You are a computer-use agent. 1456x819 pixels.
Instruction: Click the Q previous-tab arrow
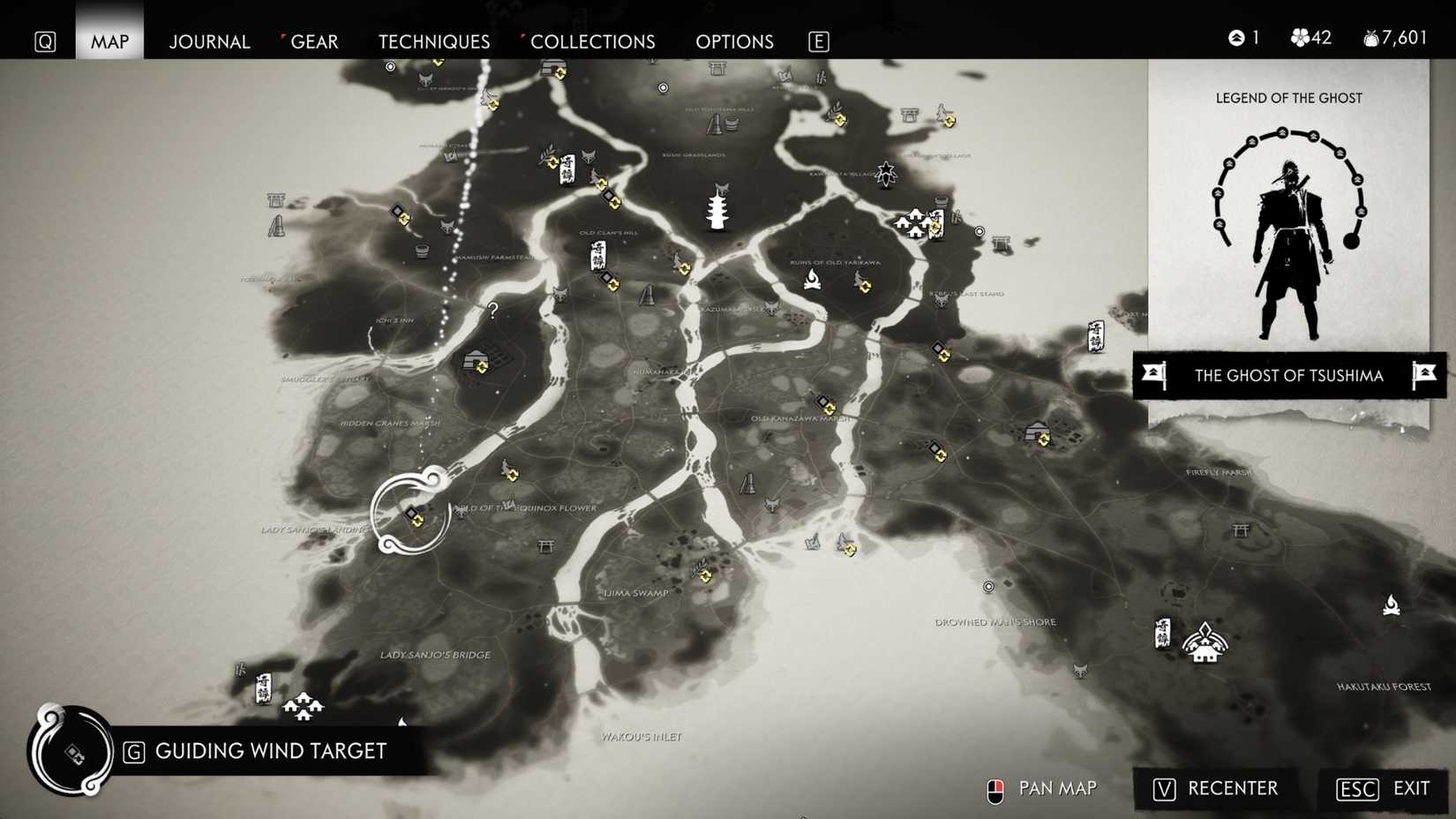click(x=44, y=41)
